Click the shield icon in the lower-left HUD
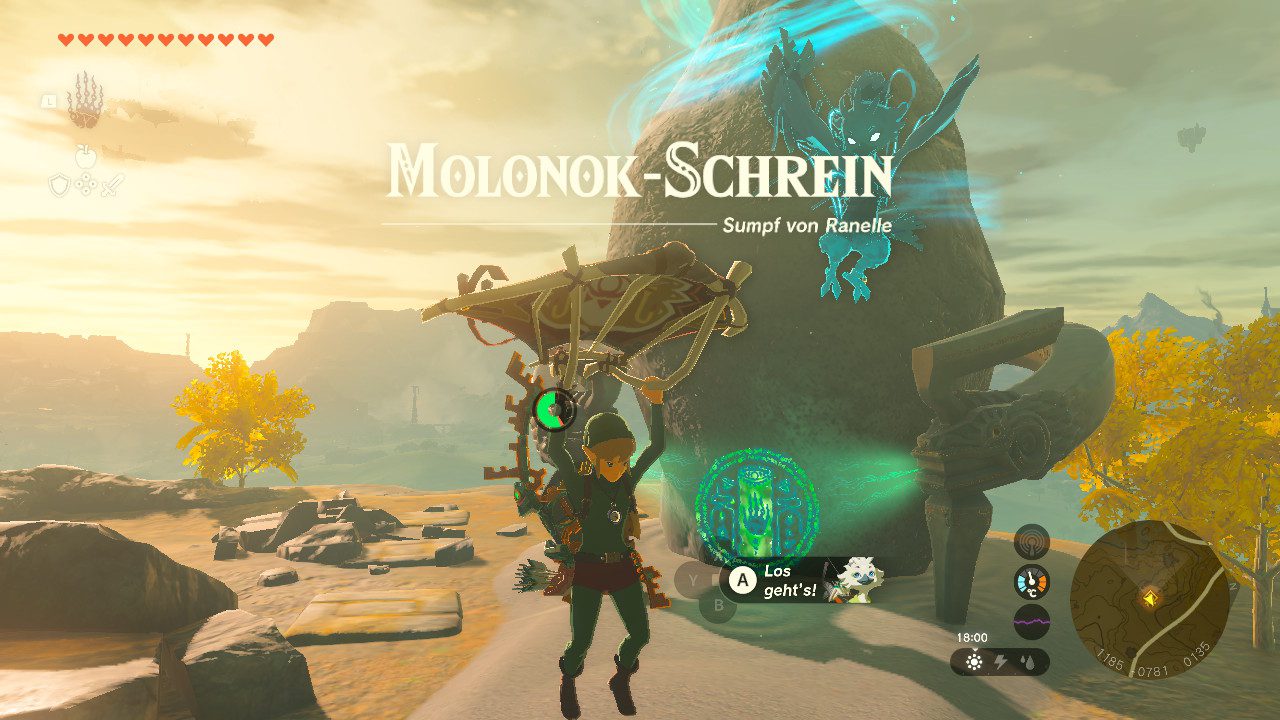The image size is (1280, 720). coord(59,184)
